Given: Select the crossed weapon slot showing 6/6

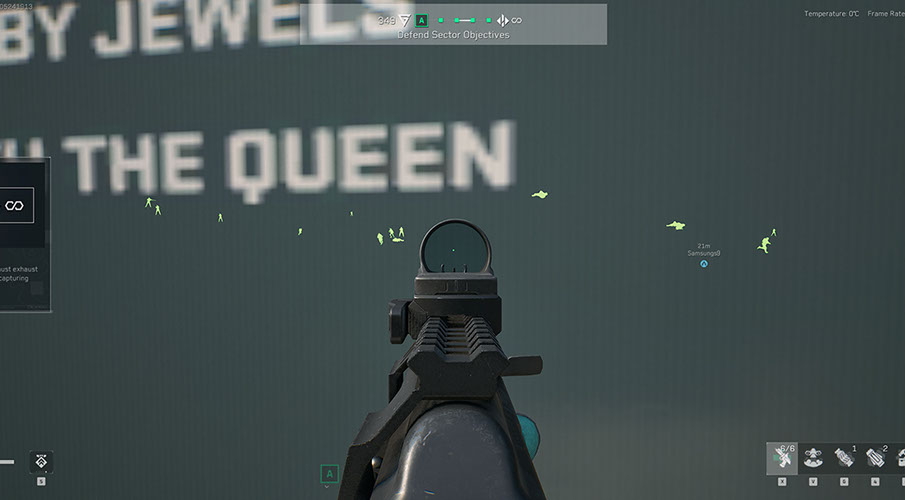Looking at the screenshot, I should pyautogui.click(x=782, y=458).
